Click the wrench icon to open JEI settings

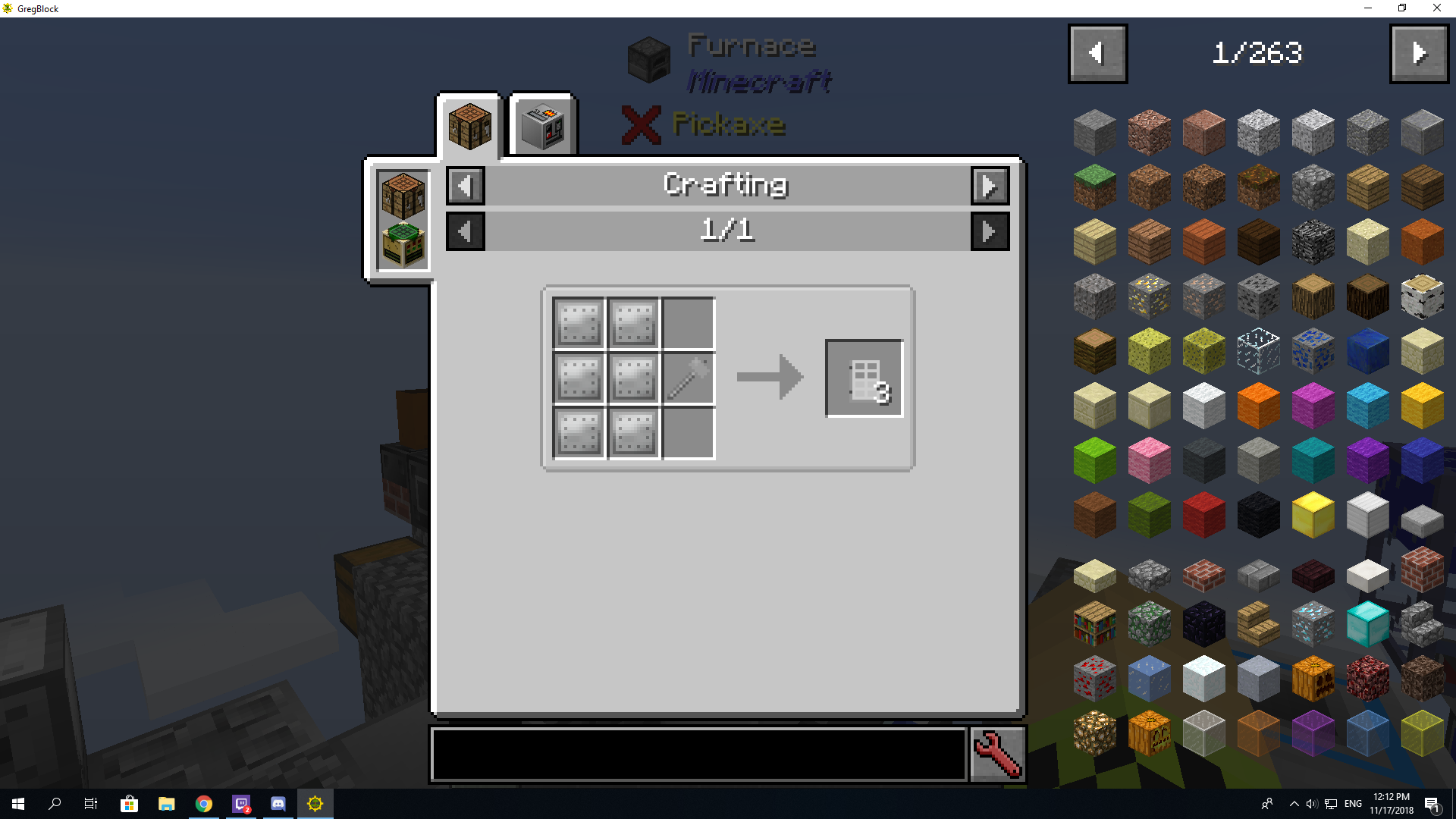[996, 755]
